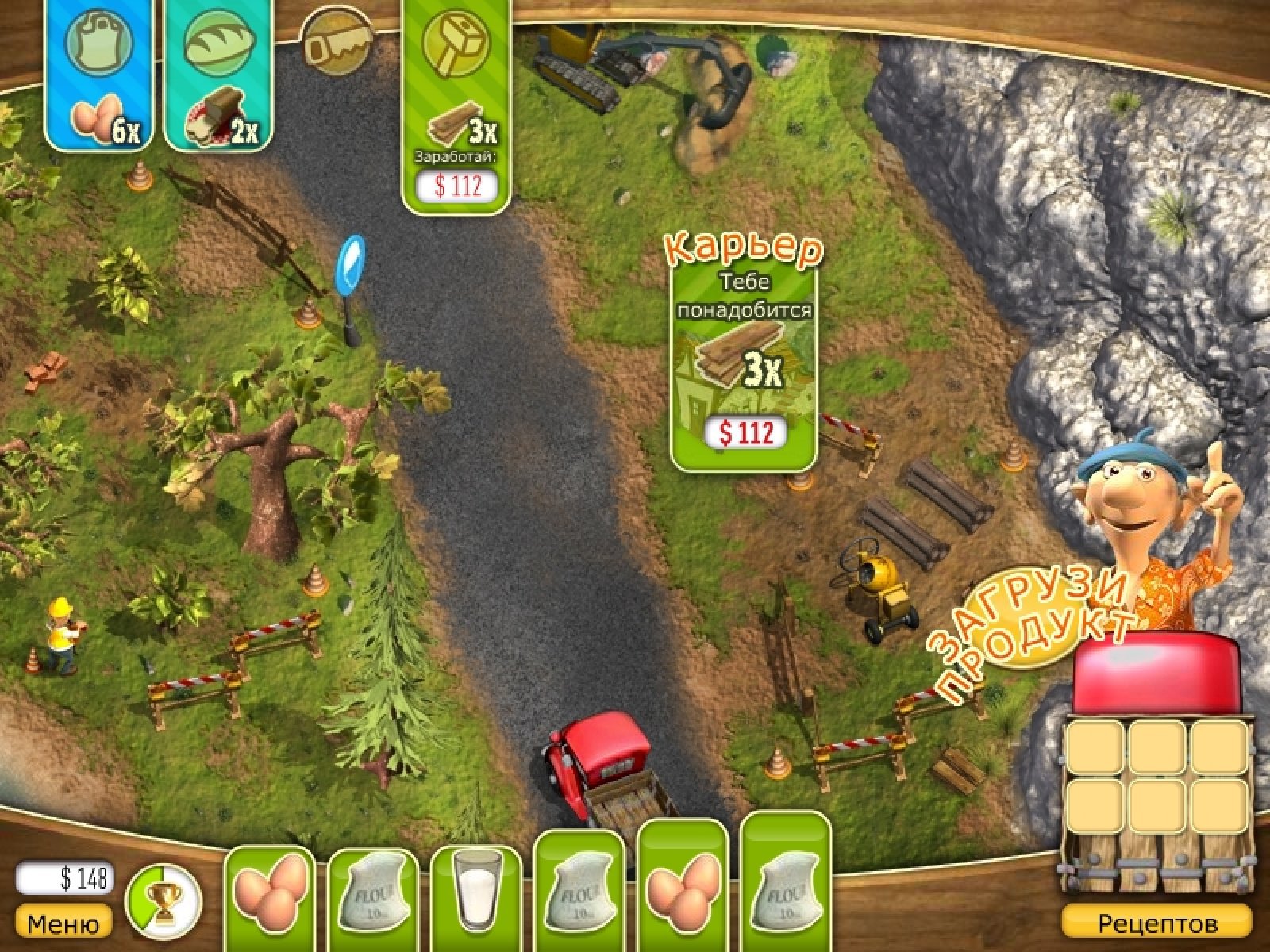Open the Меню button
The height and width of the screenshot is (952, 1270).
pos(63,924)
